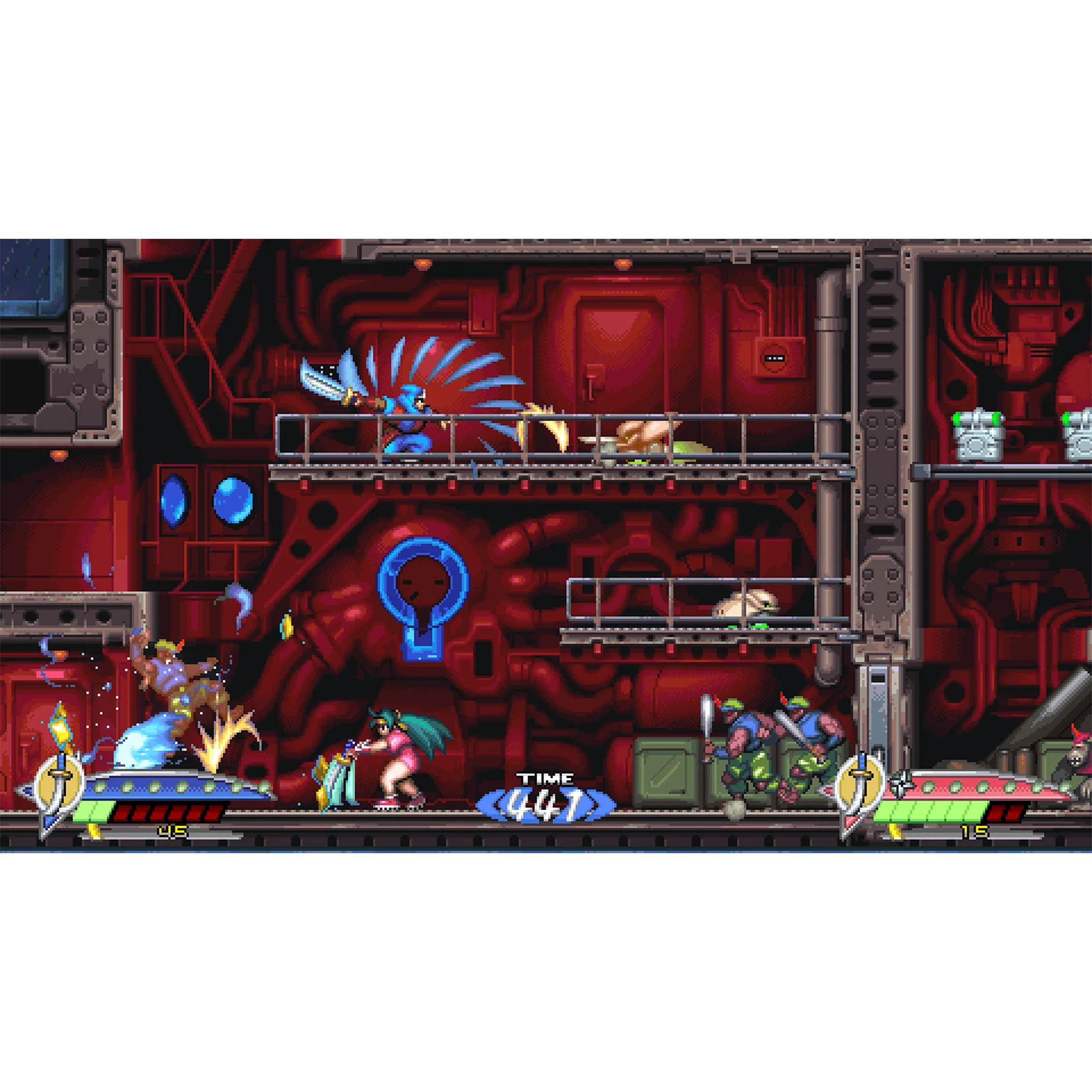Toggle the orange indicator lamp above the red door
1092x1092 pixels.
[x=625, y=263]
